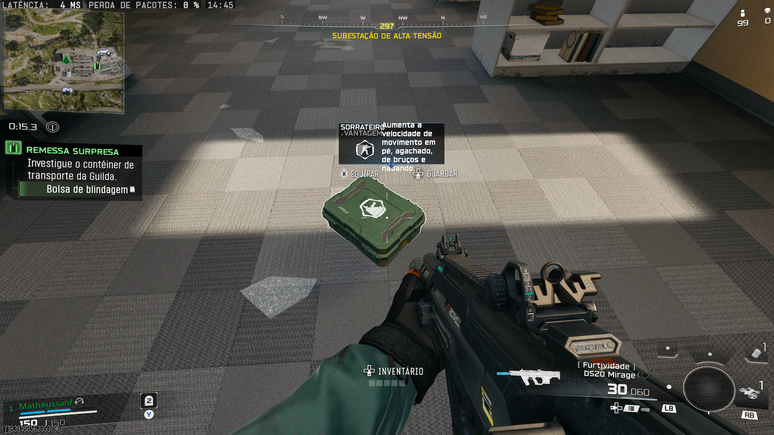Viewport: 774px width, 435px height.
Task: Select the Matheussant player nameplate
Action: (x=42, y=405)
